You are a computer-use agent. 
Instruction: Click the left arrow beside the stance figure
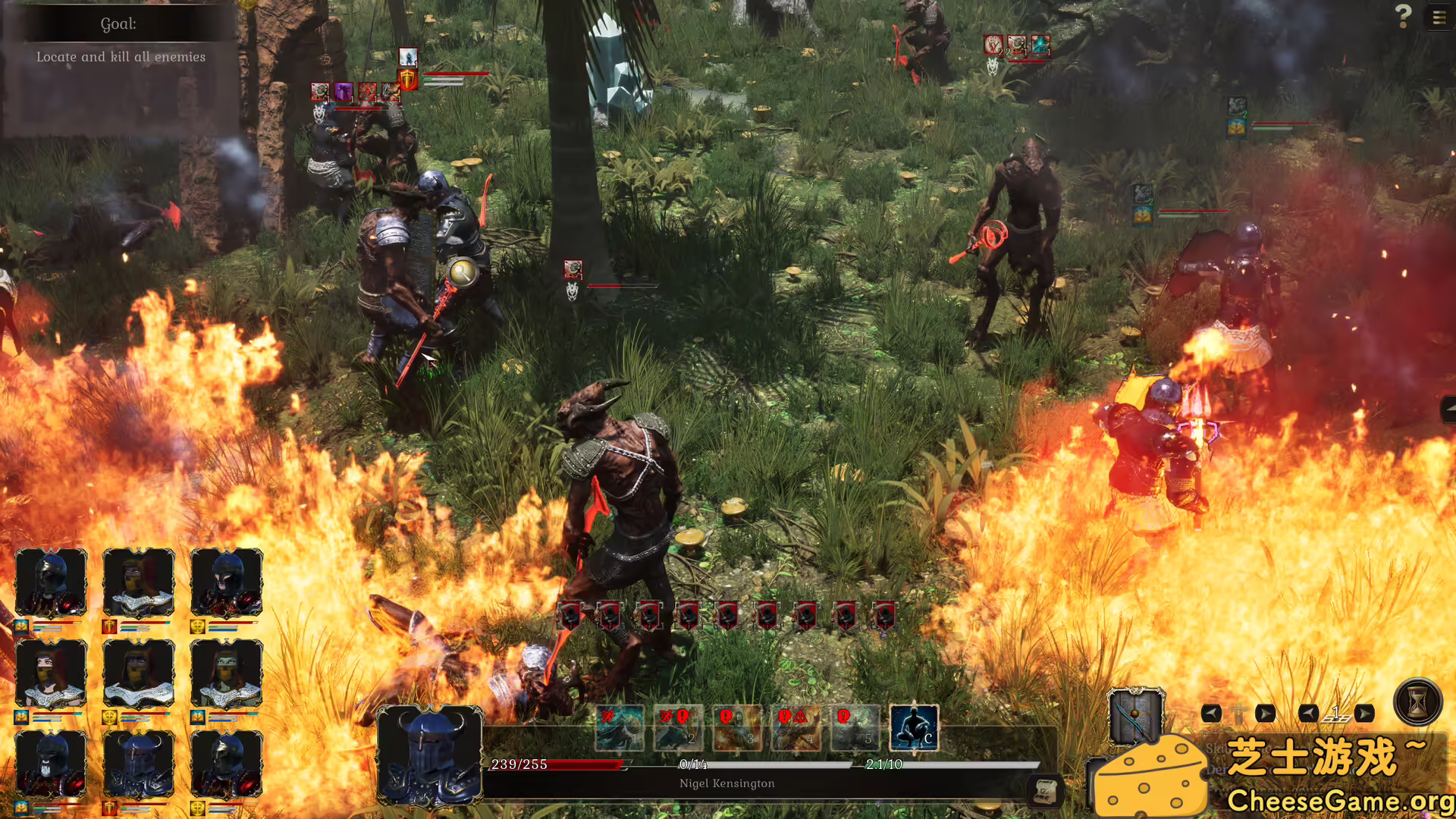[x=1211, y=714]
